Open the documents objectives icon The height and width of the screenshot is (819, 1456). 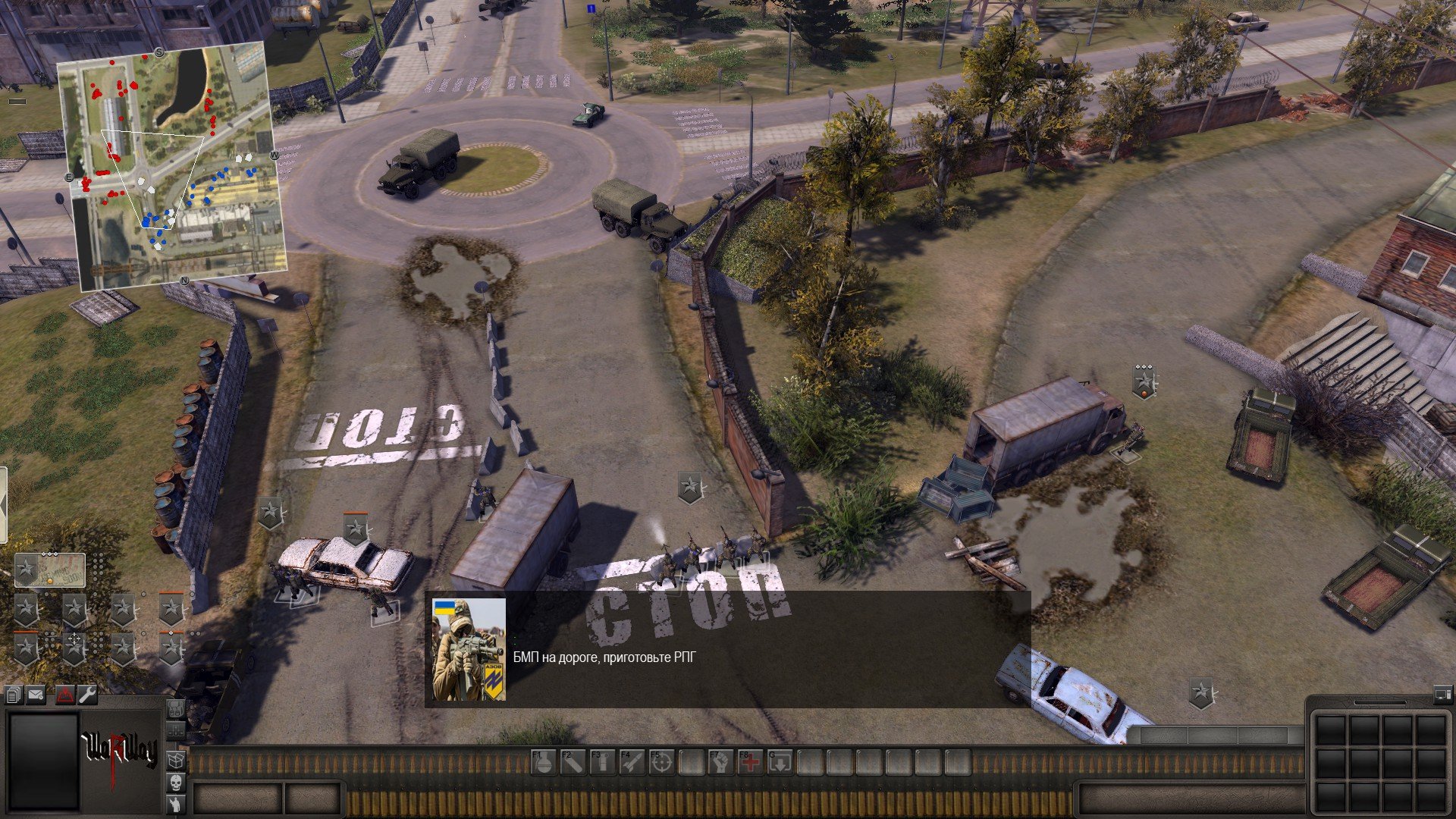[13, 695]
